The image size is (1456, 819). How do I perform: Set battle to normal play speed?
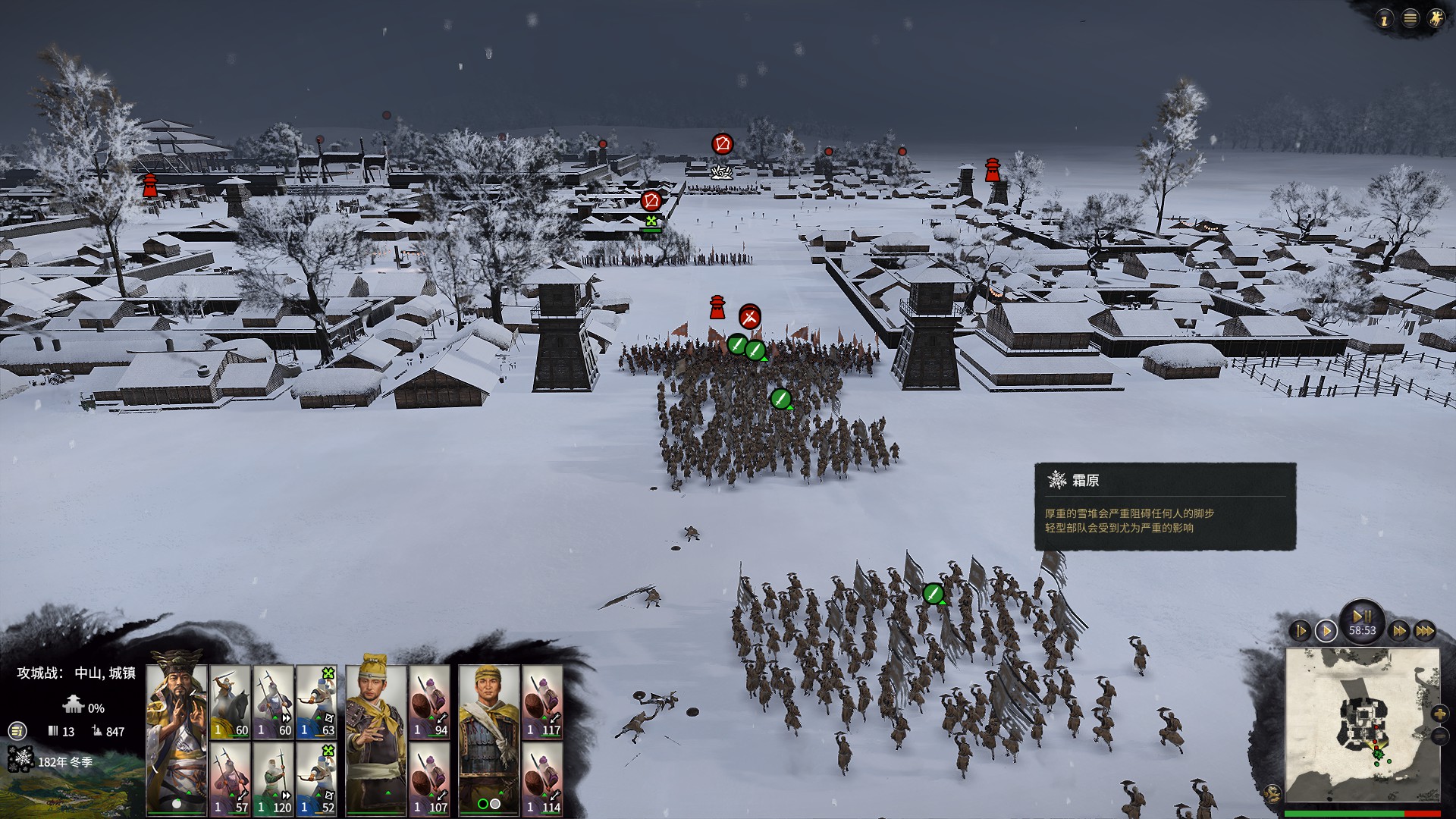(x=1326, y=631)
